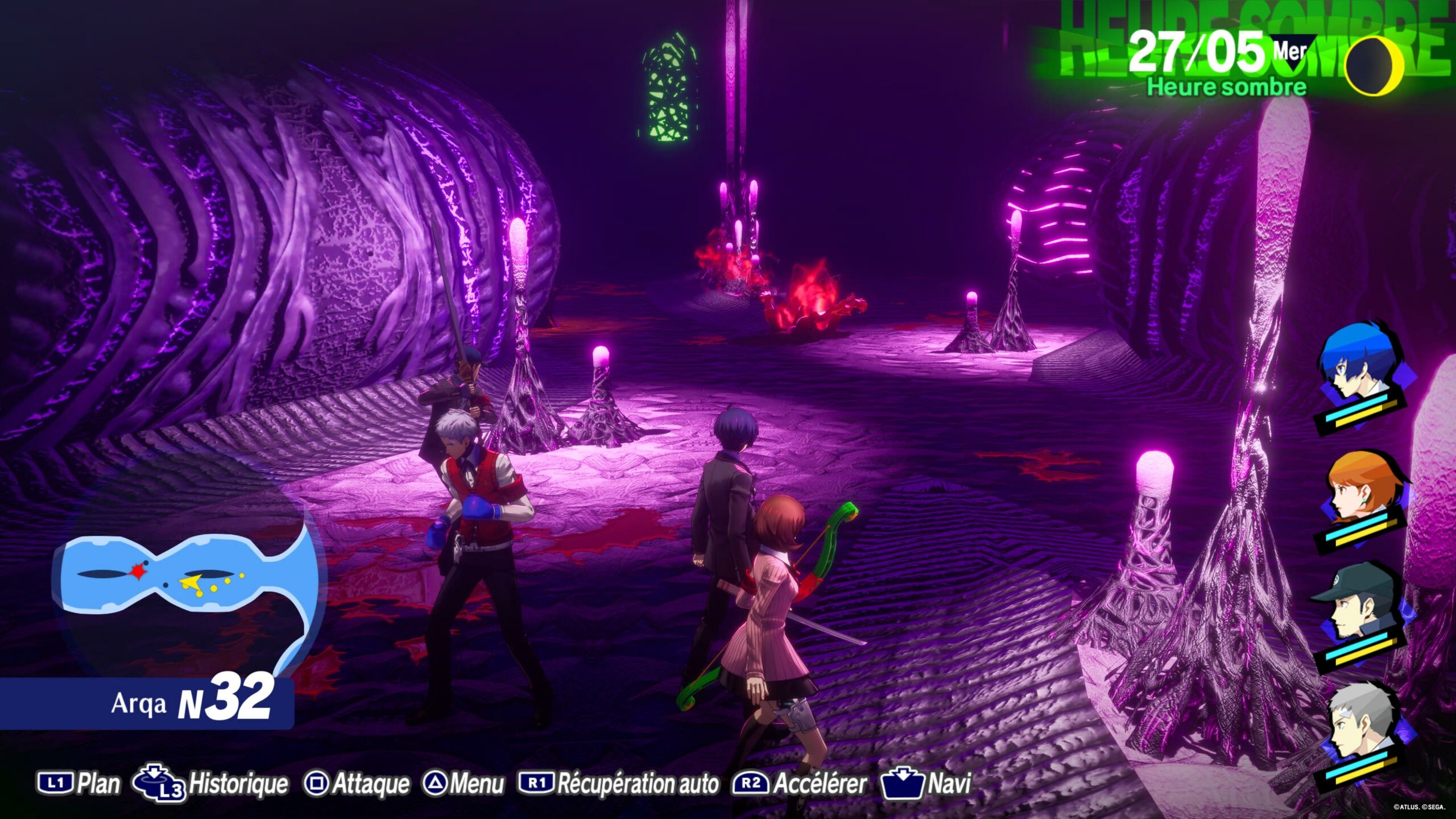The width and height of the screenshot is (1456, 819).
Task: Open the Plan map option
Action: click(80, 783)
